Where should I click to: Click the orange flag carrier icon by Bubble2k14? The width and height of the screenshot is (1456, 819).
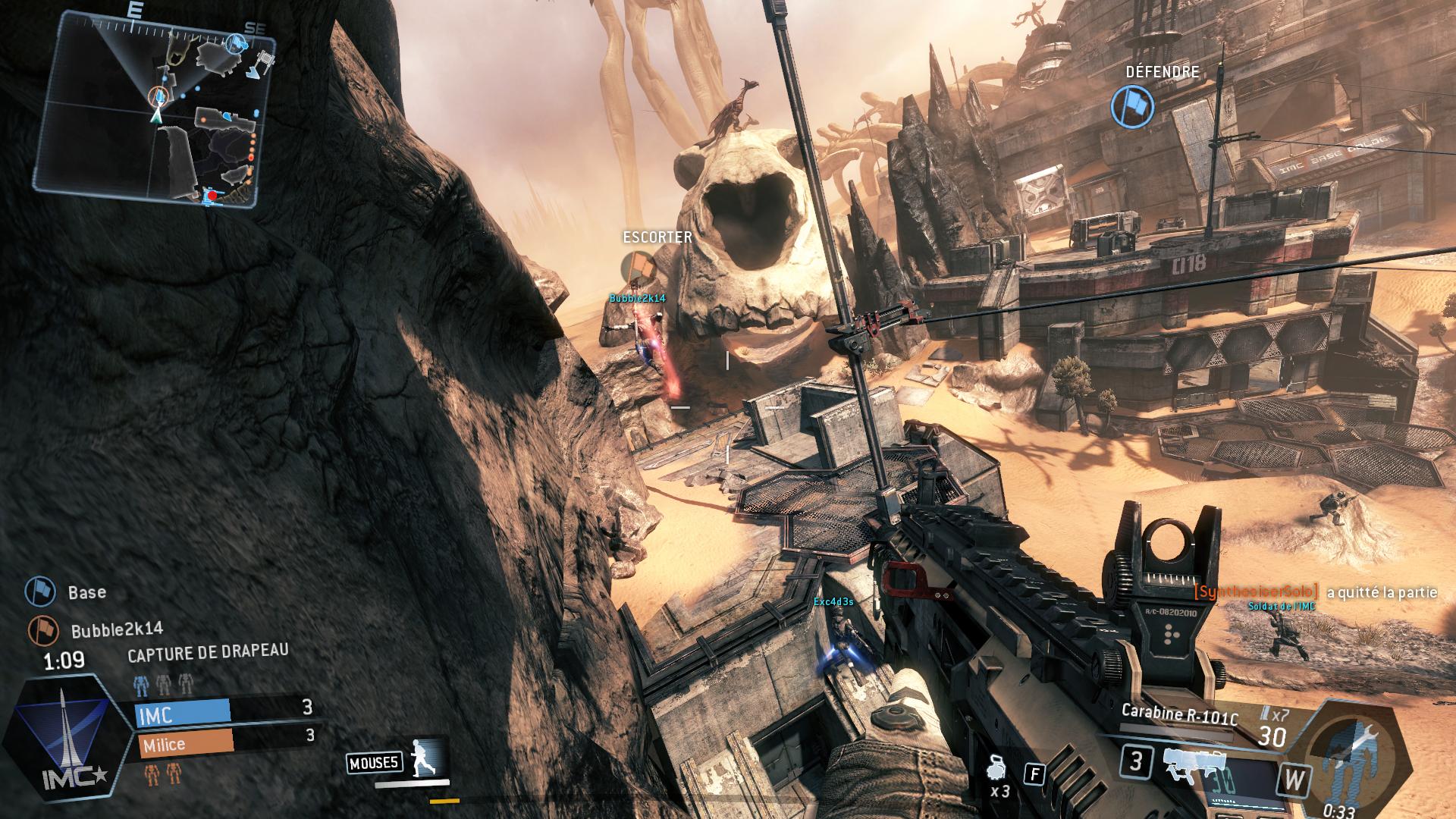pyautogui.click(x=43, y=630)
